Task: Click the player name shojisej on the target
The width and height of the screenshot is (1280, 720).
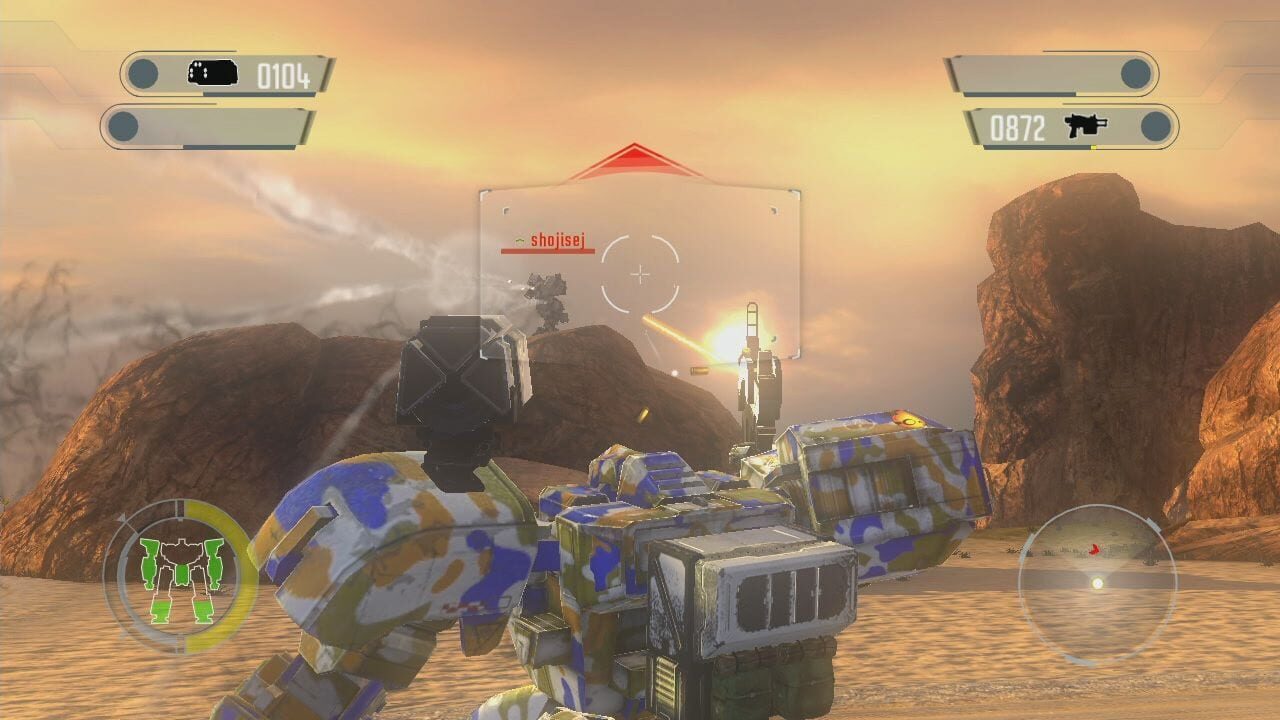Action: (556, 240)
